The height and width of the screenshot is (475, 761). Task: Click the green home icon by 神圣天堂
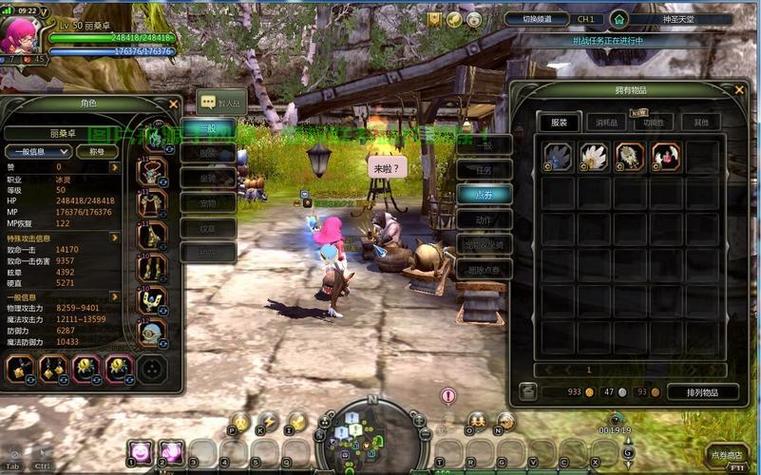click(x=619, y=19)
